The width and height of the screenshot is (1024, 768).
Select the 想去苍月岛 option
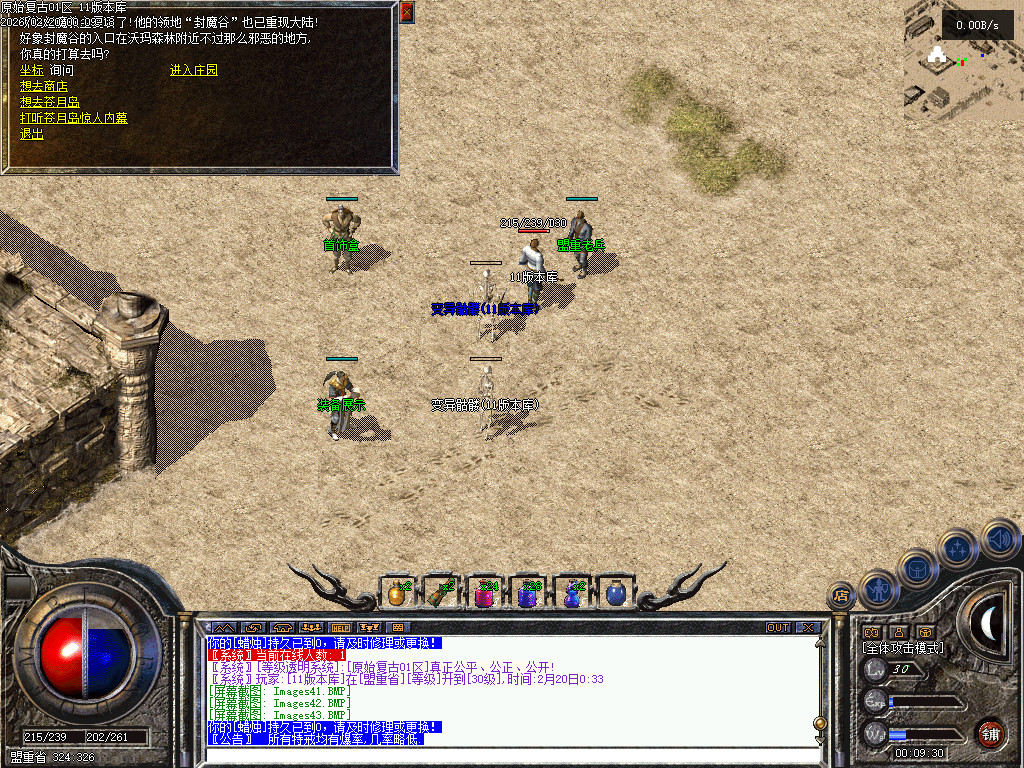pyautogui.click(x=50, y=102)
